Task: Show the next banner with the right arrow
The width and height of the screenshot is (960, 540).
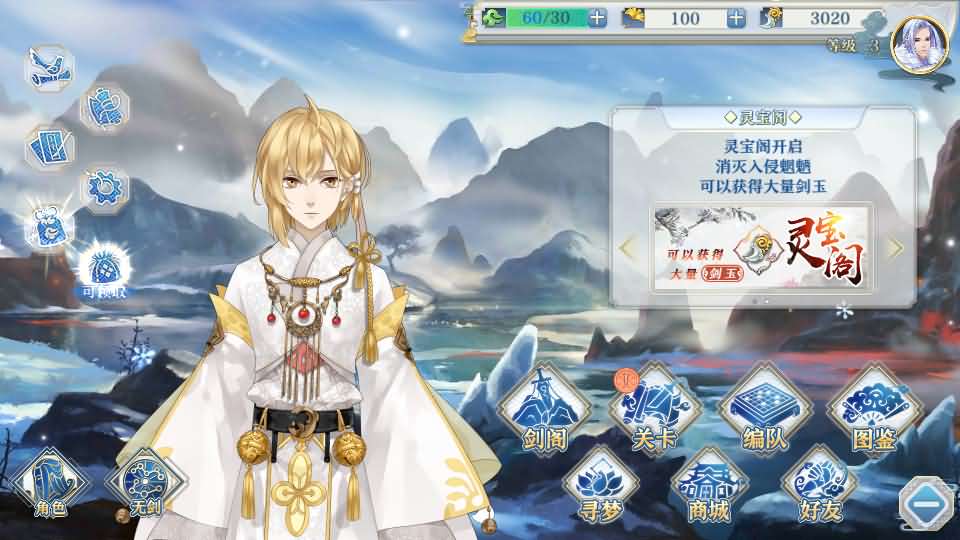Action: (x=896, y=247)
